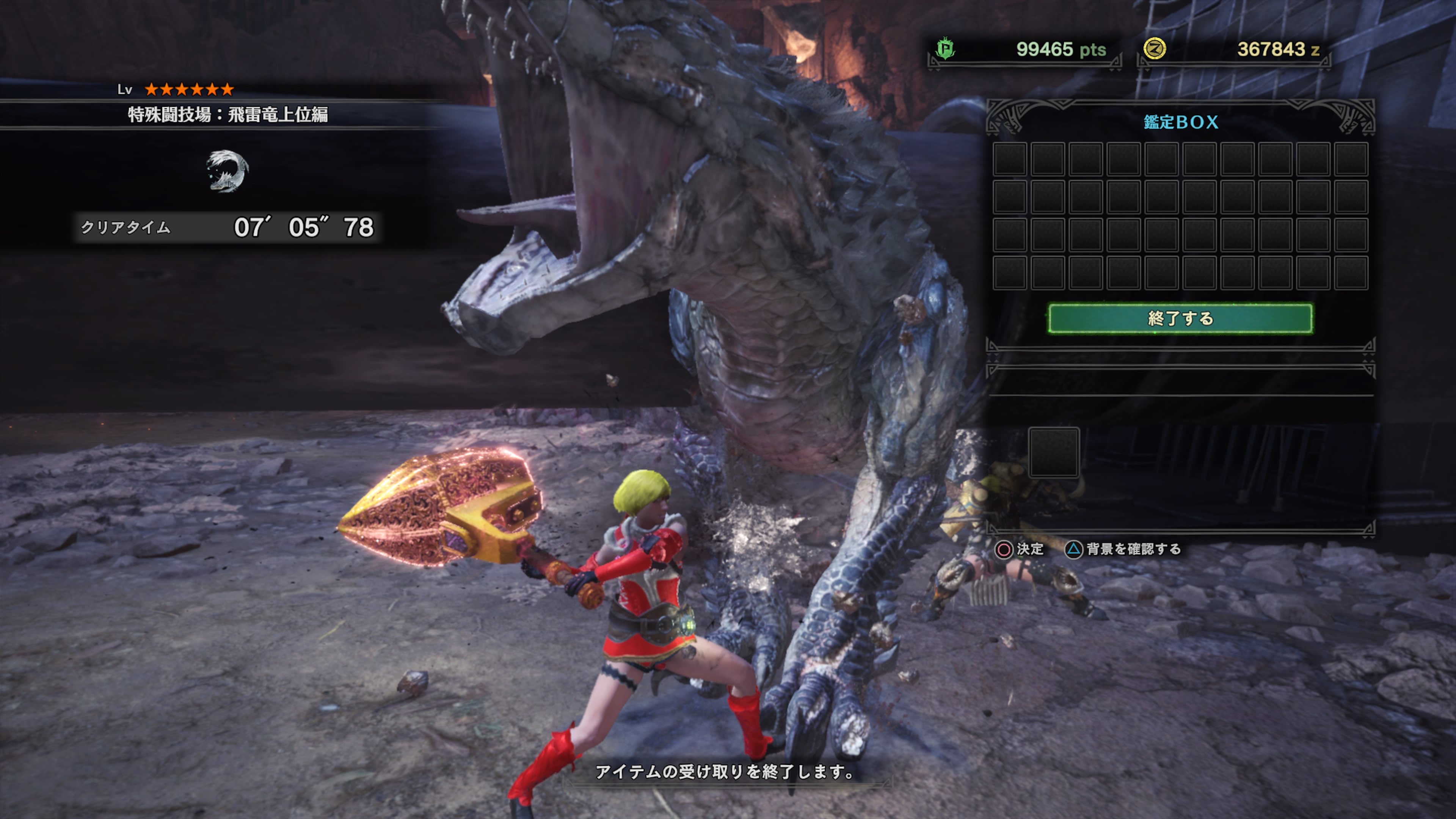Click the orange quest level stars
The width and height of the screenshot is (1456, 819).
pos(188,89)
